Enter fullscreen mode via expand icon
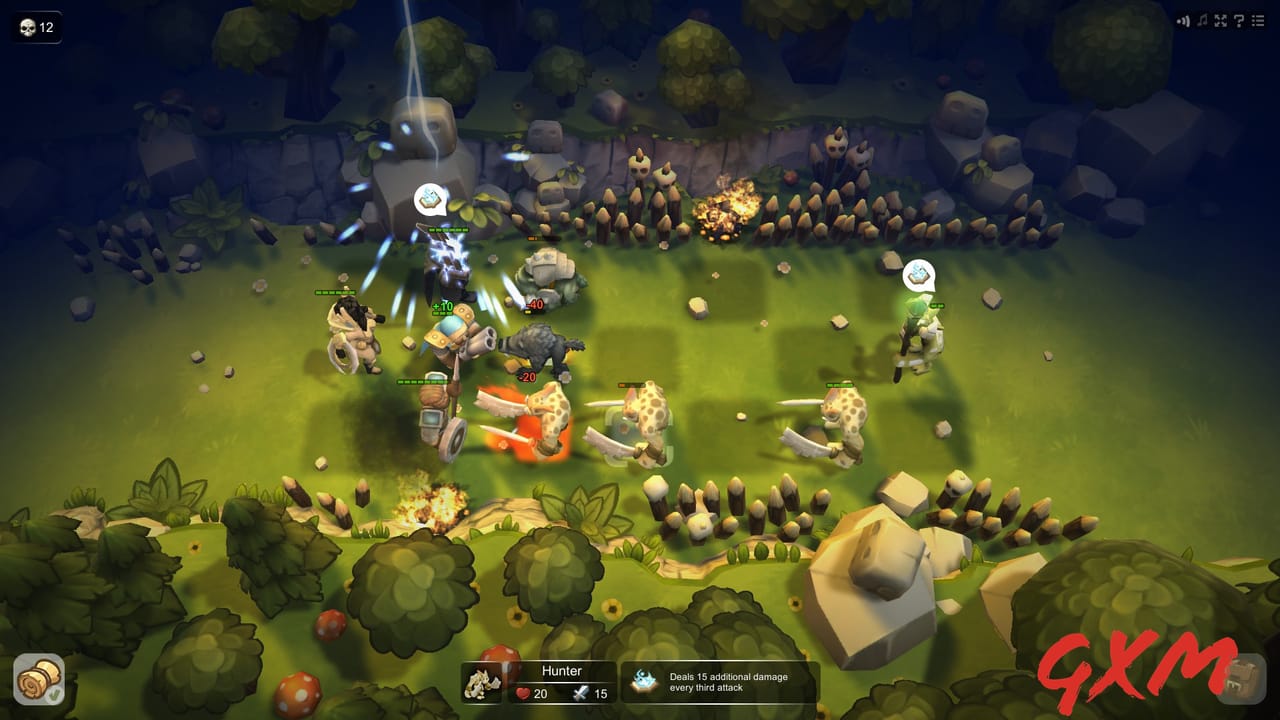Screen dimensions: 1280x720 (1220, 21)
